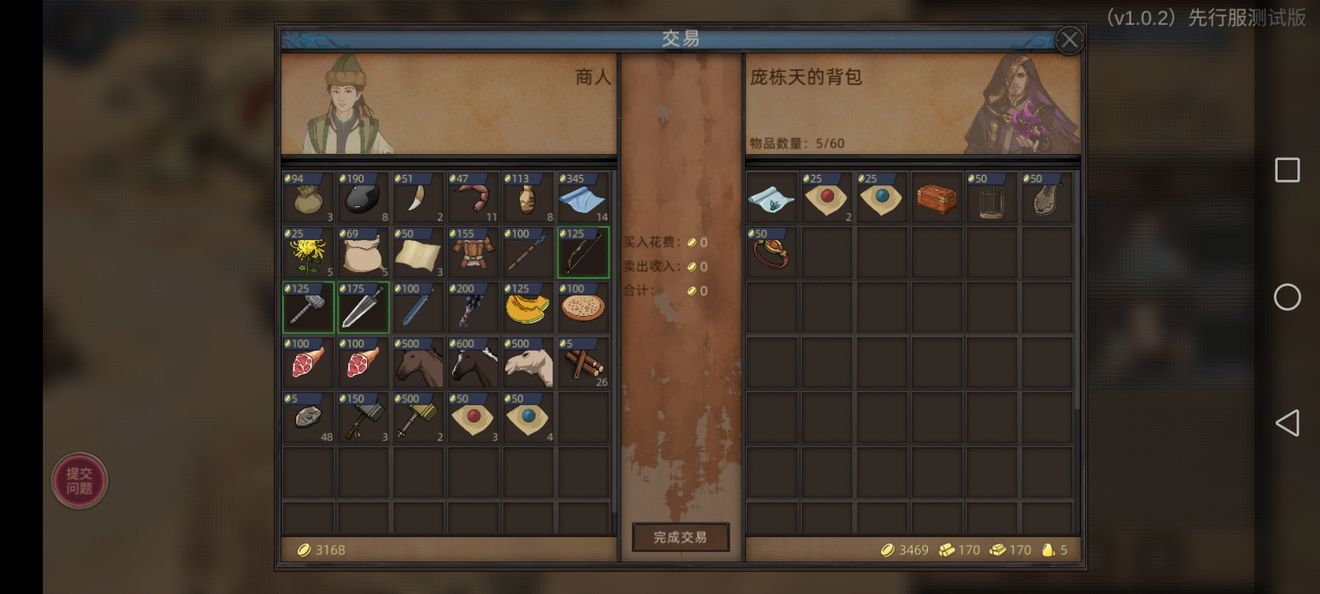The image size is (1320, 594).
Task: Pick the merchant's camel priced 500
Action: pos(528,363)
